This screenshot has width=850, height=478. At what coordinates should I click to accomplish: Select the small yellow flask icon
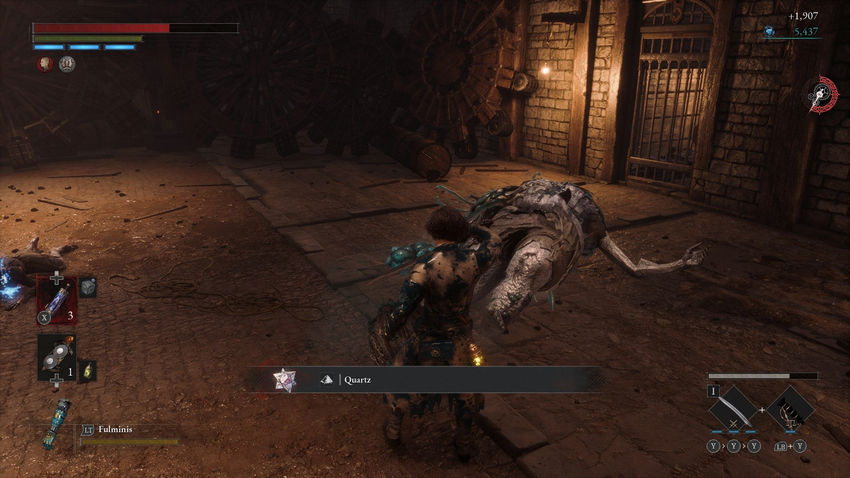(87, 370)
